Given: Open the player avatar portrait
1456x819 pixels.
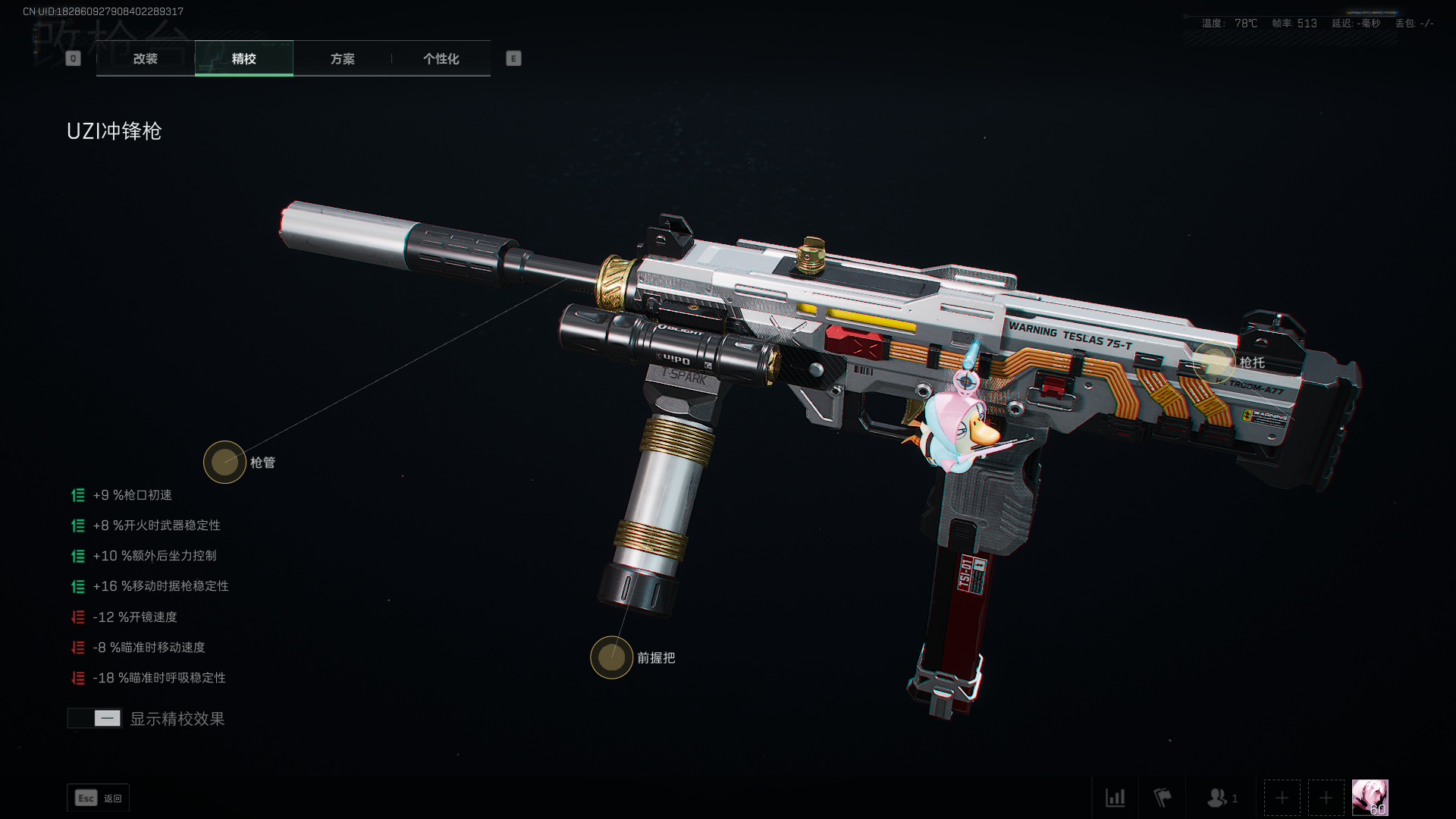Looking at the screenshot, I should (1370, 798).
